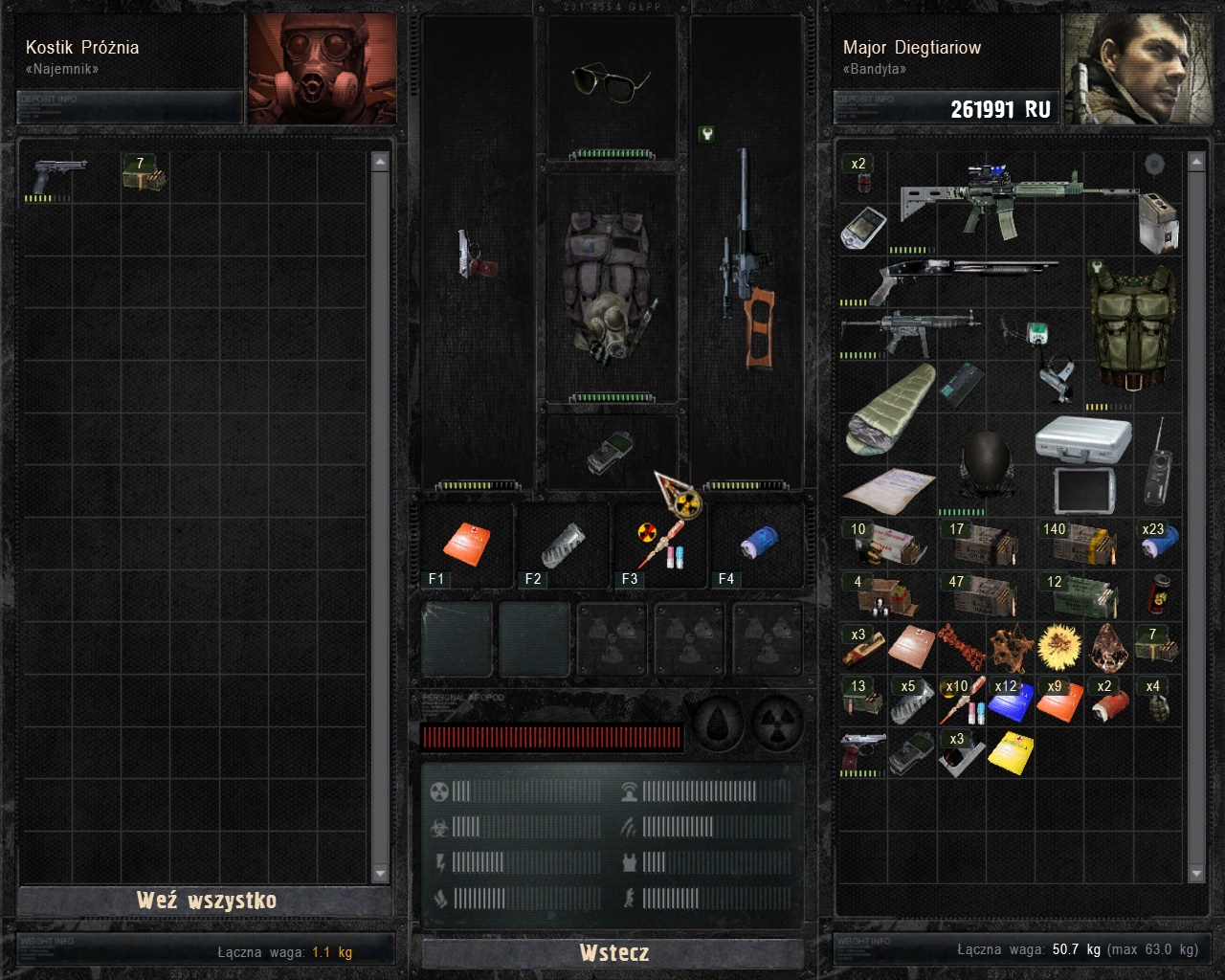The image size is (1225, 980).
Task: Select the F2 bandage quick slot
Action: point(563,545)
